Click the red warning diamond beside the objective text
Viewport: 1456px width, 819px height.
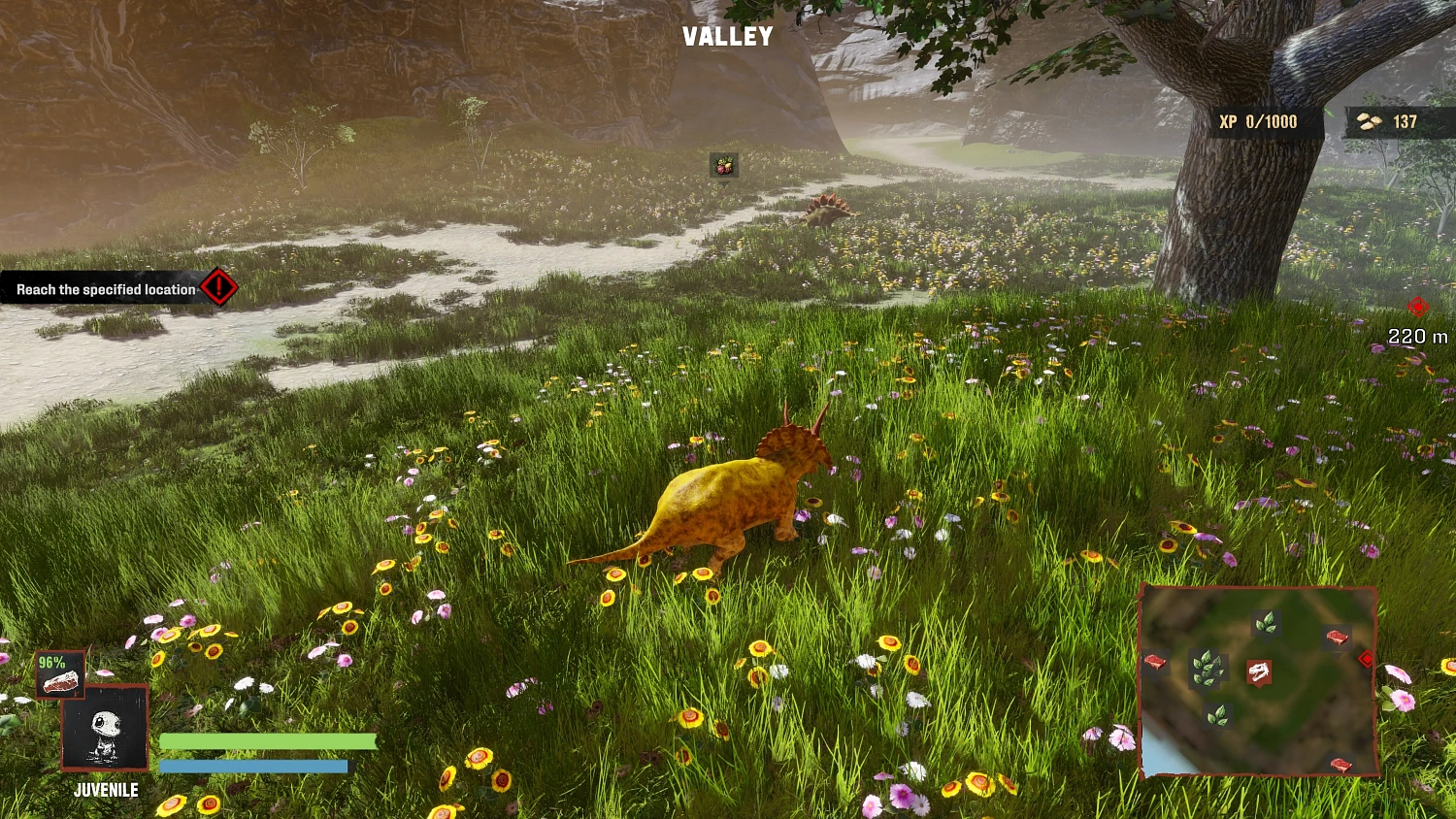tap(219, 287)
